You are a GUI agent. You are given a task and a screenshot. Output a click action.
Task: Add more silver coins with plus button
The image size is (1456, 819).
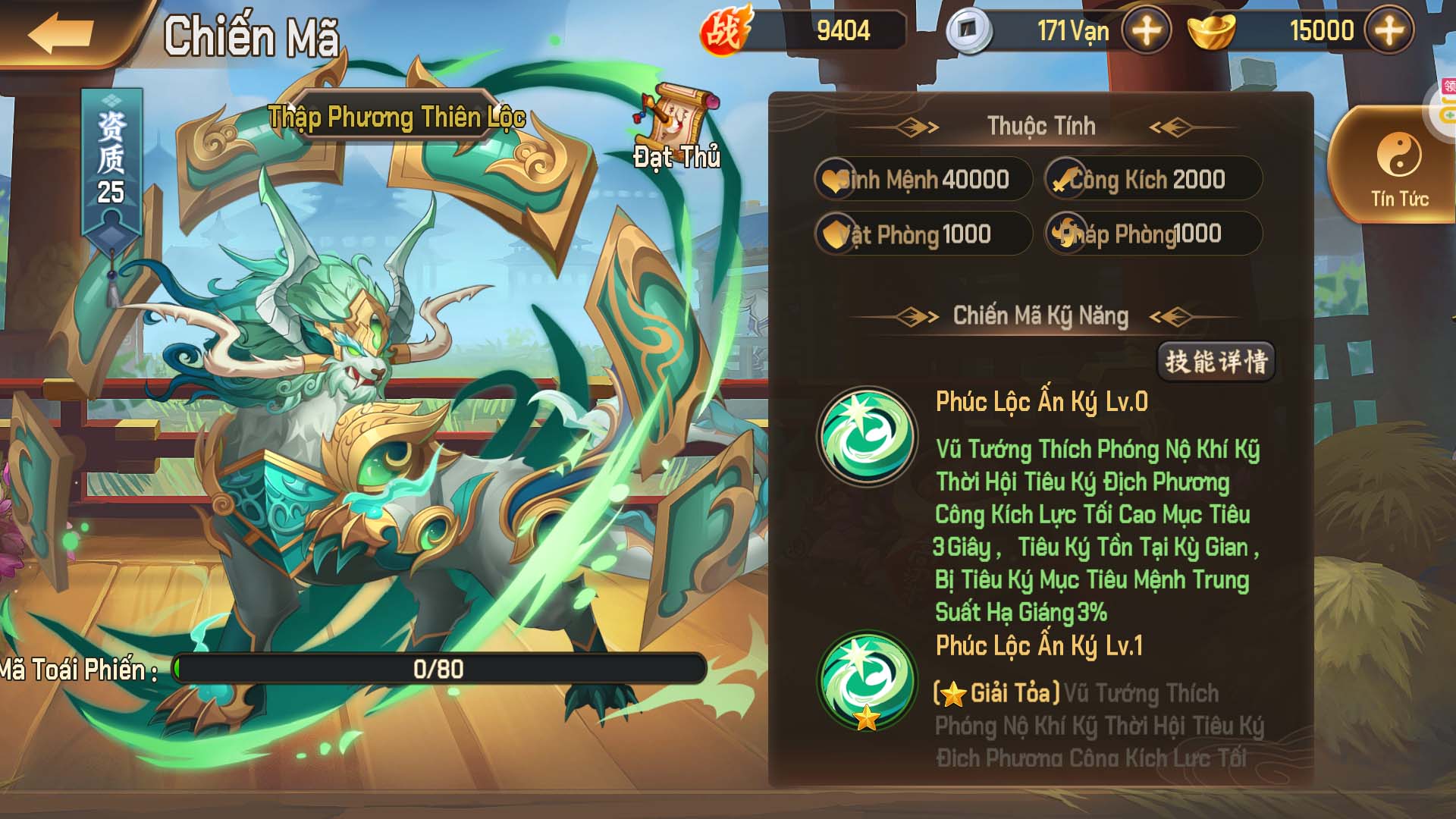tap(1146, 31)
